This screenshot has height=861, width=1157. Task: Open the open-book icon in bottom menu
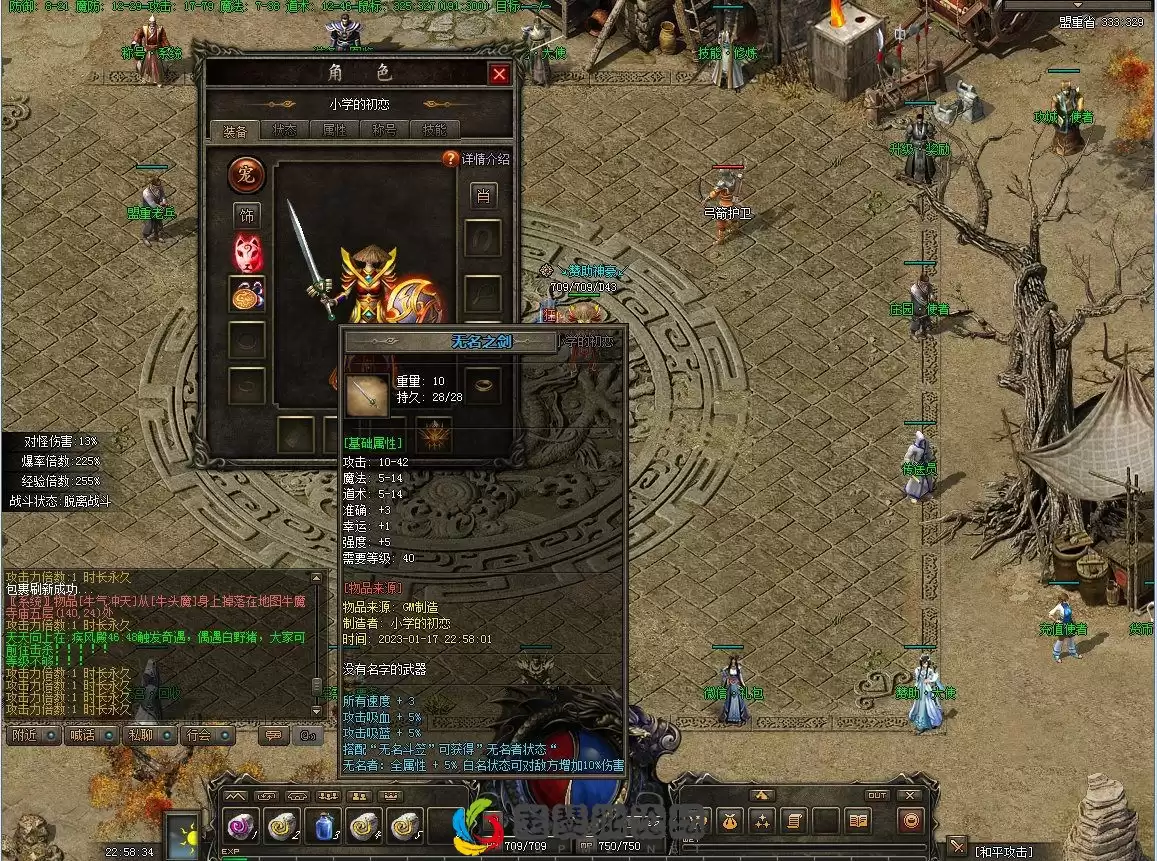click(x=858, y=821)
